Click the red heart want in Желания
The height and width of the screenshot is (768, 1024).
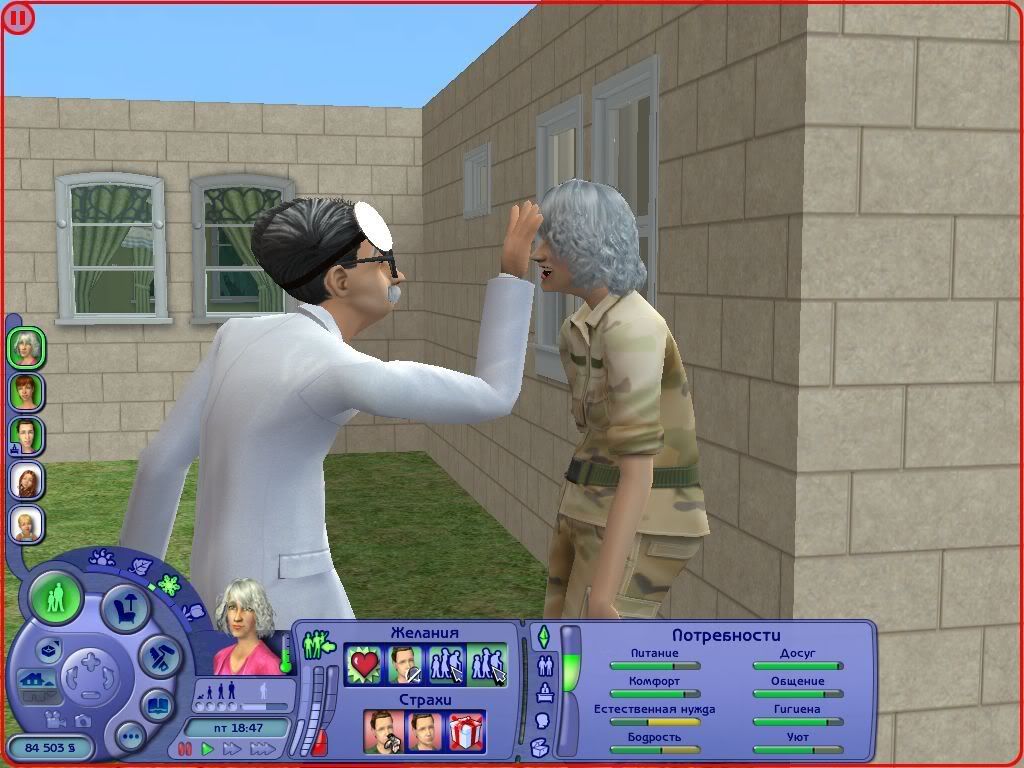[364, 665]
